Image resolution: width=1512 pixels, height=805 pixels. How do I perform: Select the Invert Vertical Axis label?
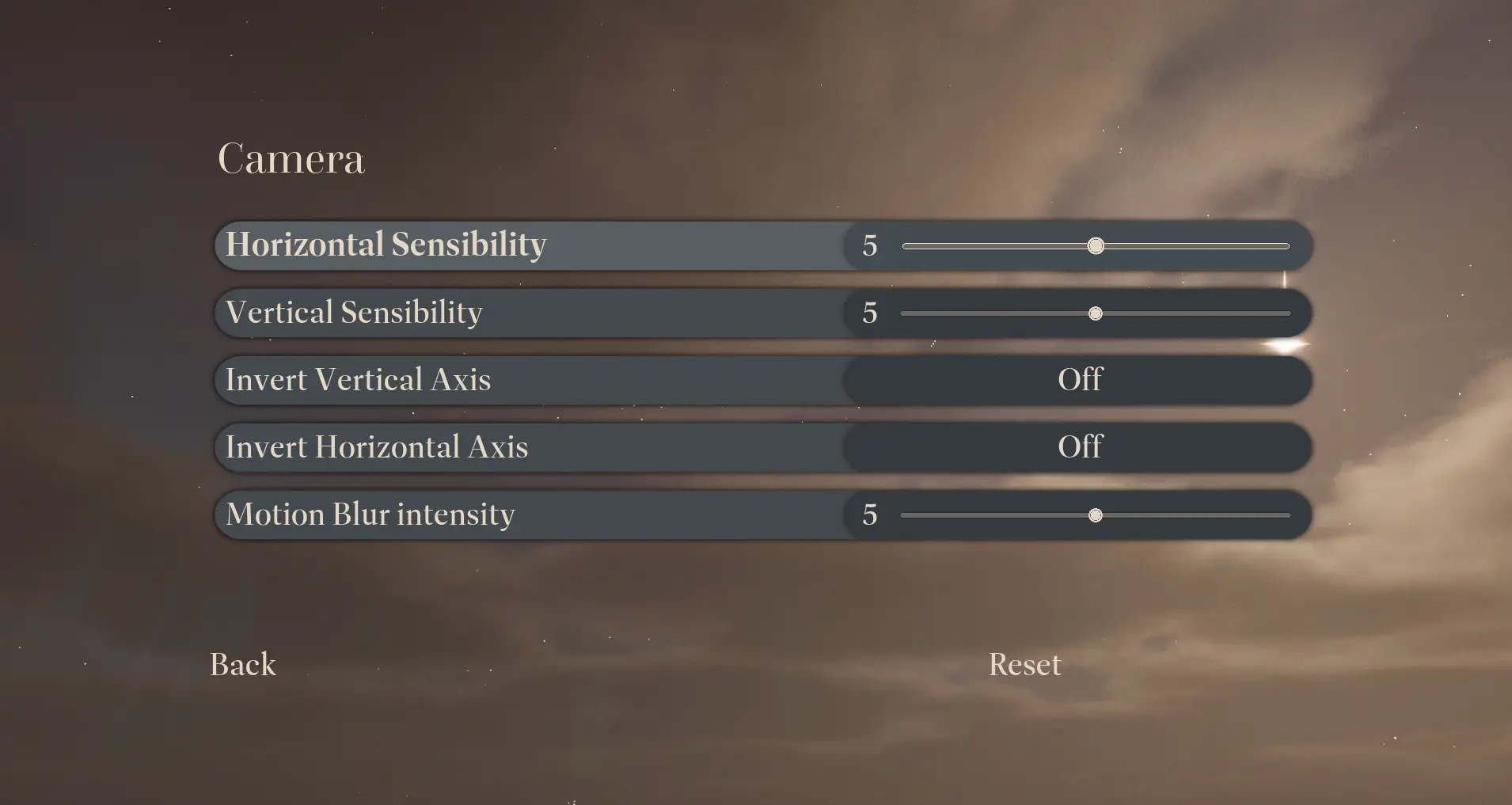click(x=358, y=380)
